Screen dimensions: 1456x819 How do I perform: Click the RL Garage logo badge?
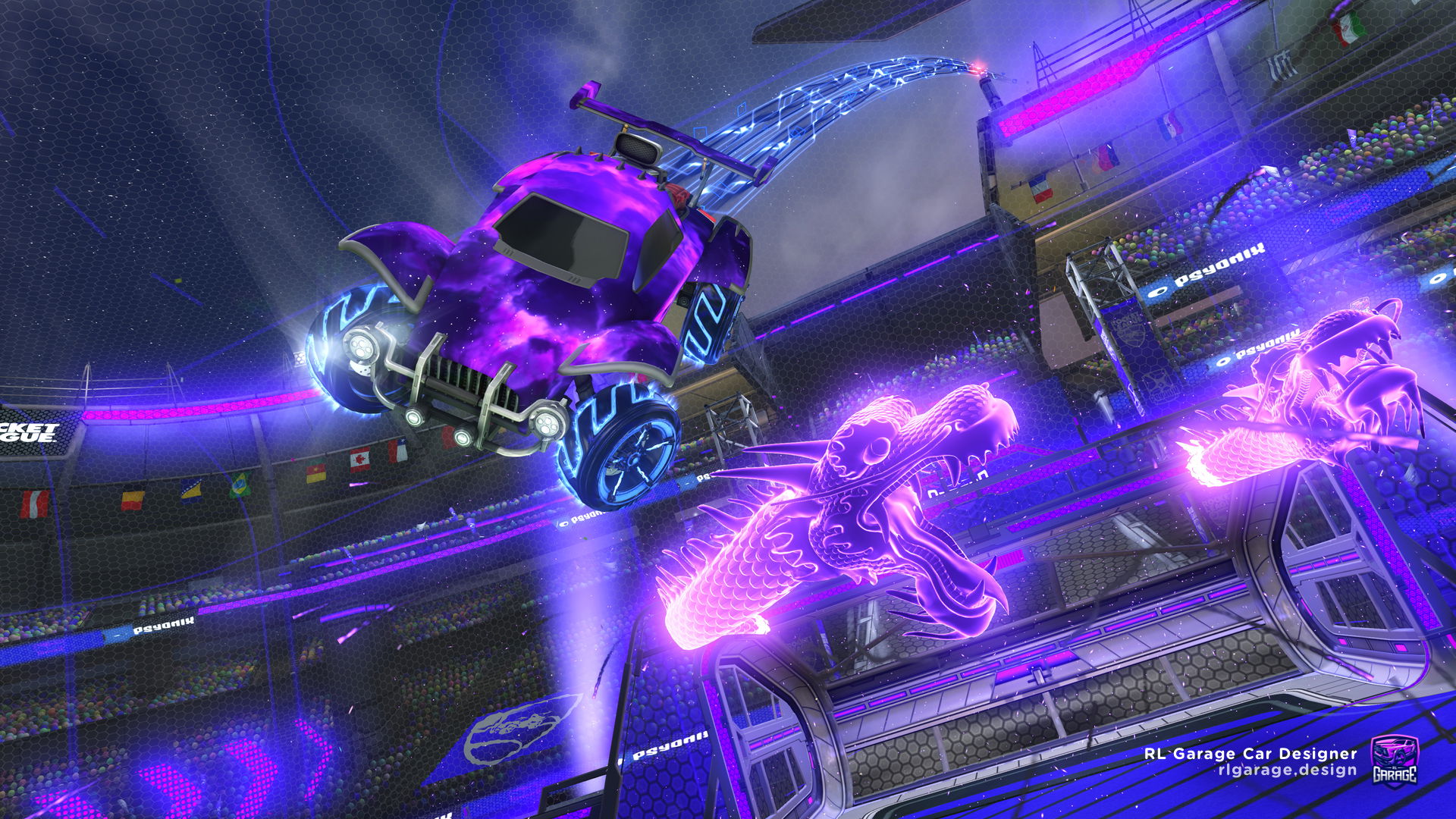click(x=1394, y=760)
